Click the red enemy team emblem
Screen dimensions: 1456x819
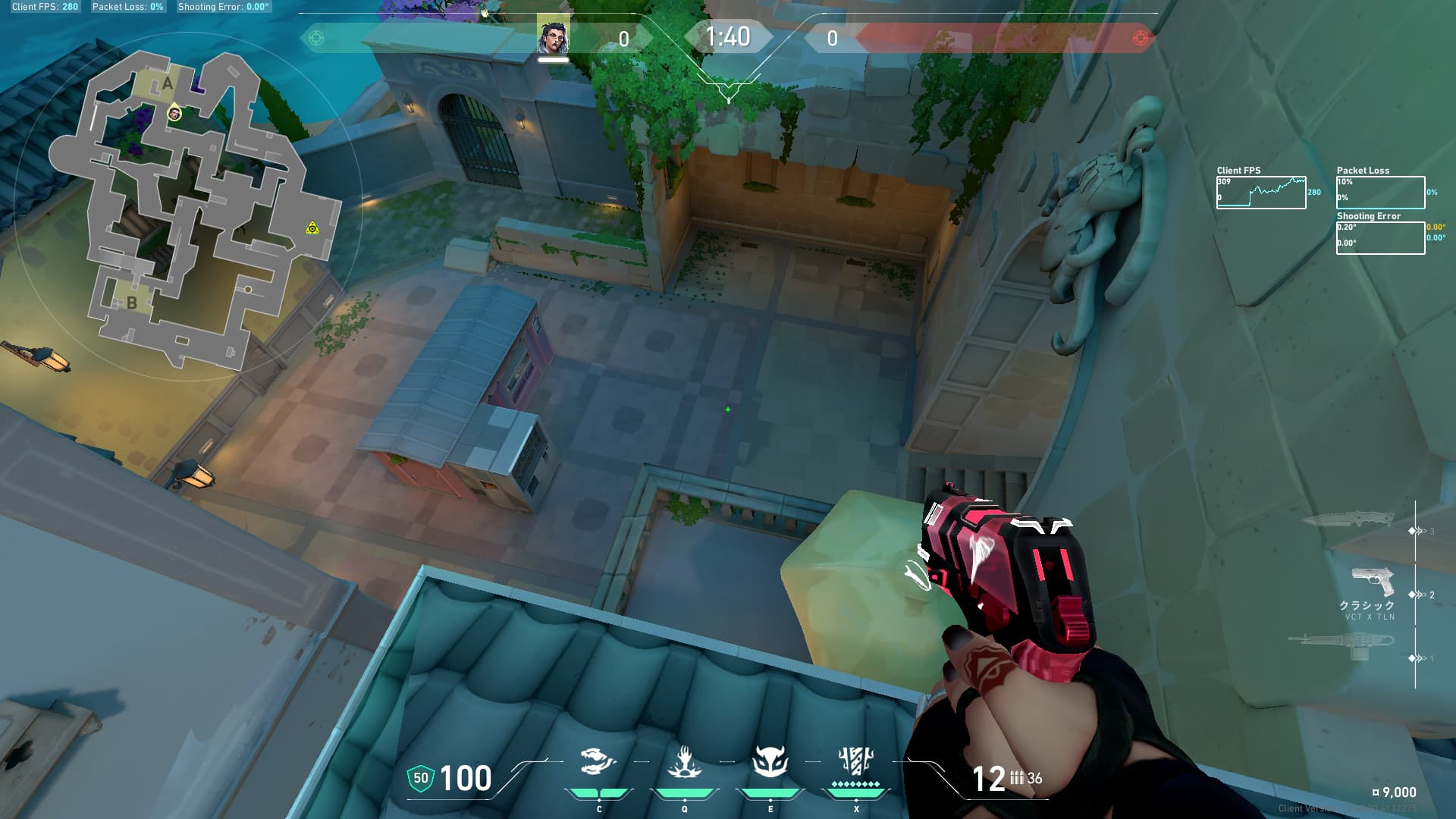[x=1140, y=38]
